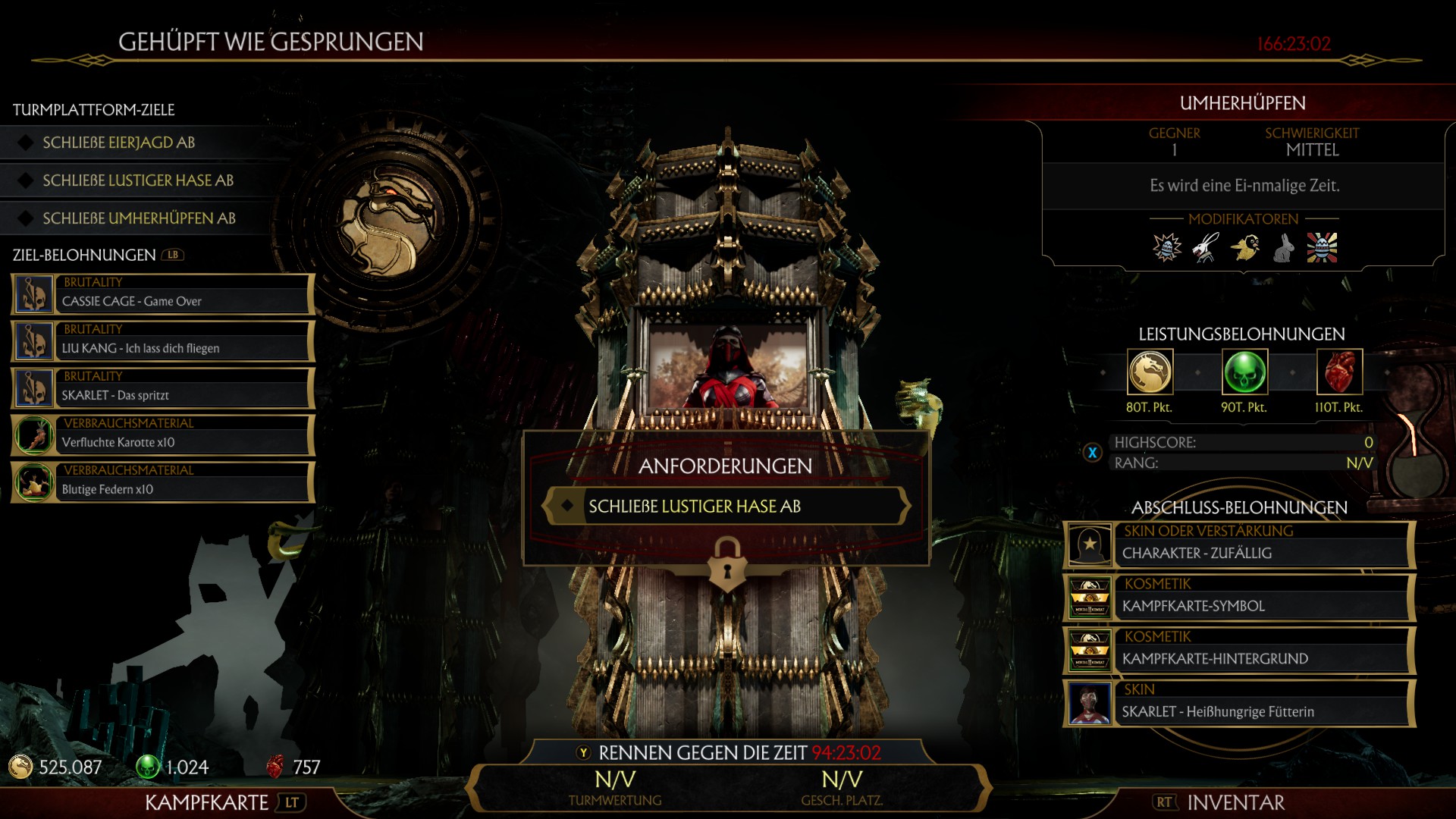The image size is (1456, 819).
Task: Click the Skarlet tower portrait thumbnail
Action: 727,368
